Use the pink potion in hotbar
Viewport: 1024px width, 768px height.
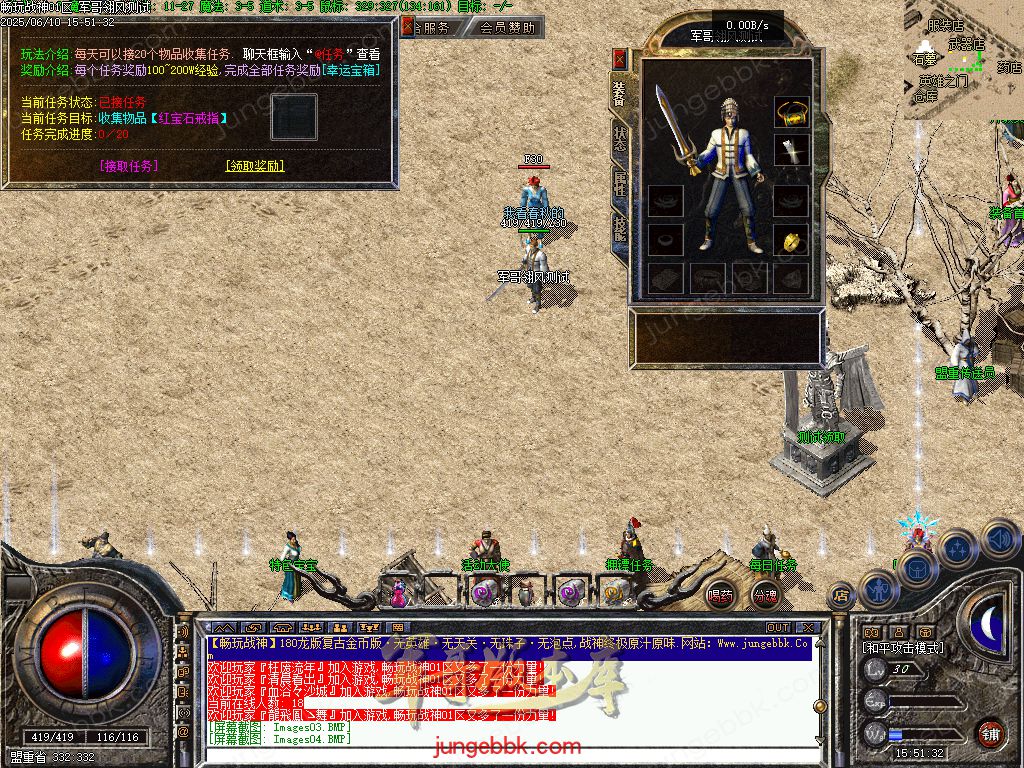pos(399,594)
